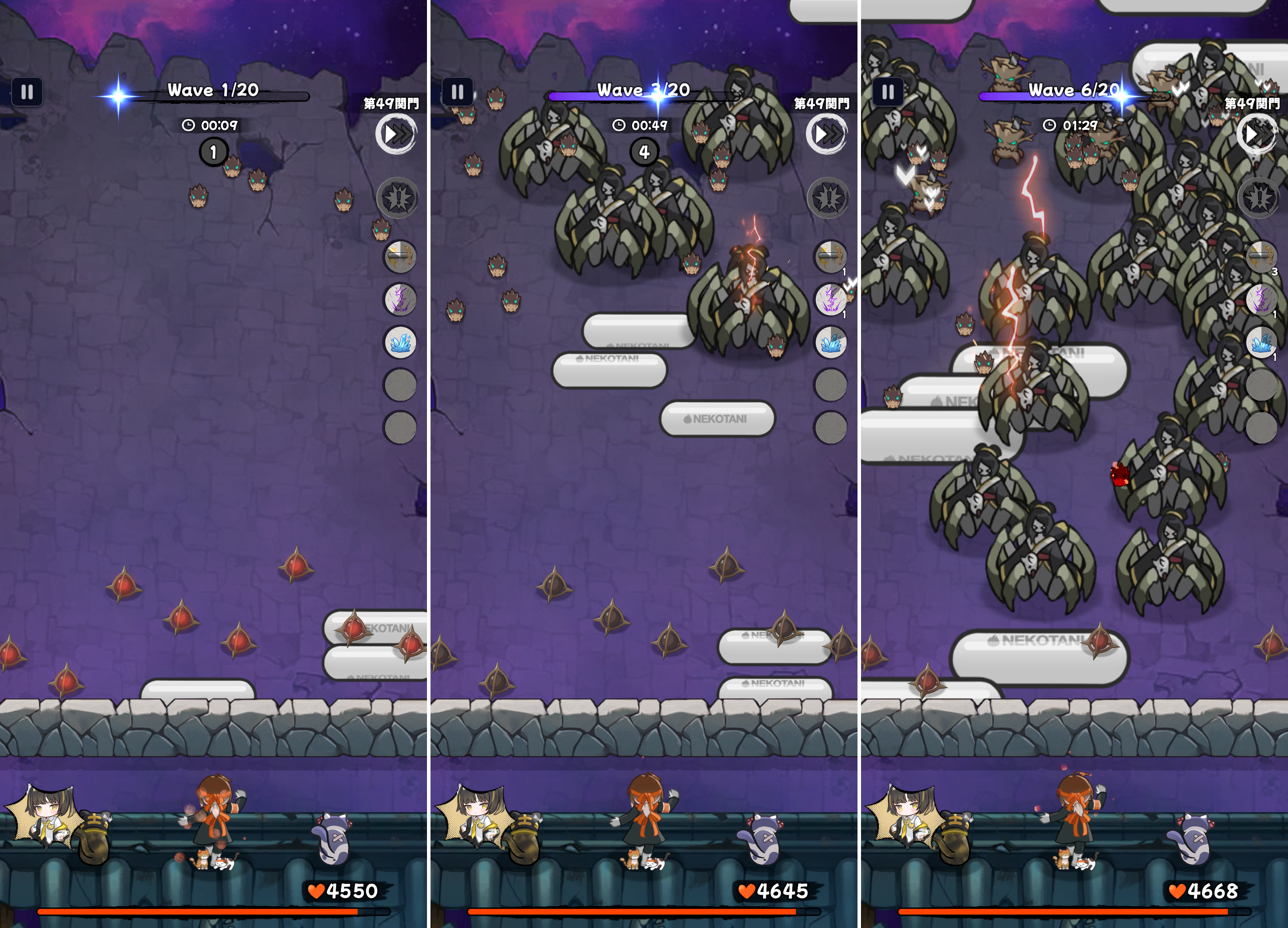Cast the purple lightning strike in Wave 6/20 screenshot
Image resolution: width=1288 pixels, height=928 pixels.
point(1261,300)
